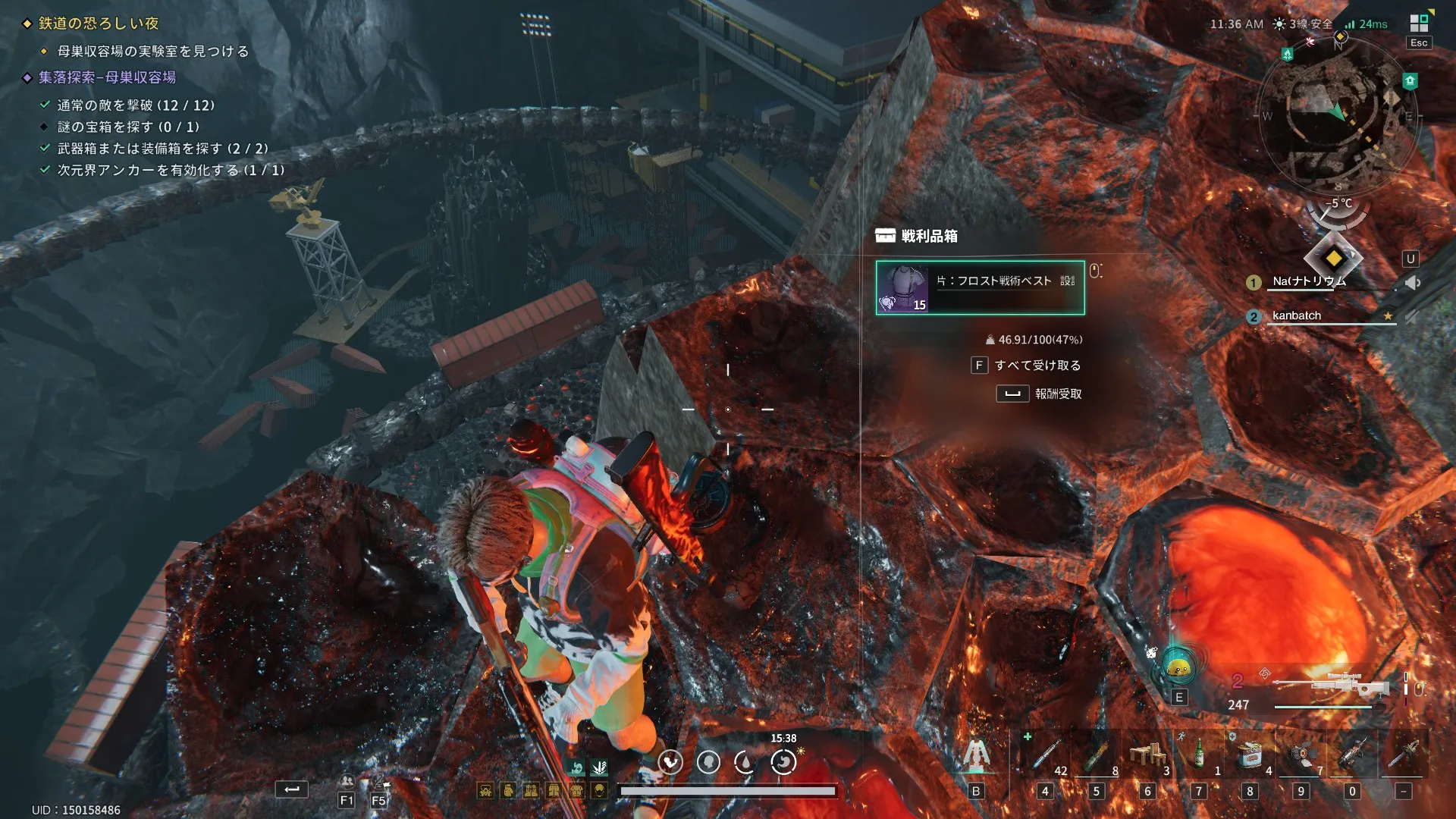Select the Frost Tactical Vest loot item
This screenshot has width=1456, height=819.
980,287
